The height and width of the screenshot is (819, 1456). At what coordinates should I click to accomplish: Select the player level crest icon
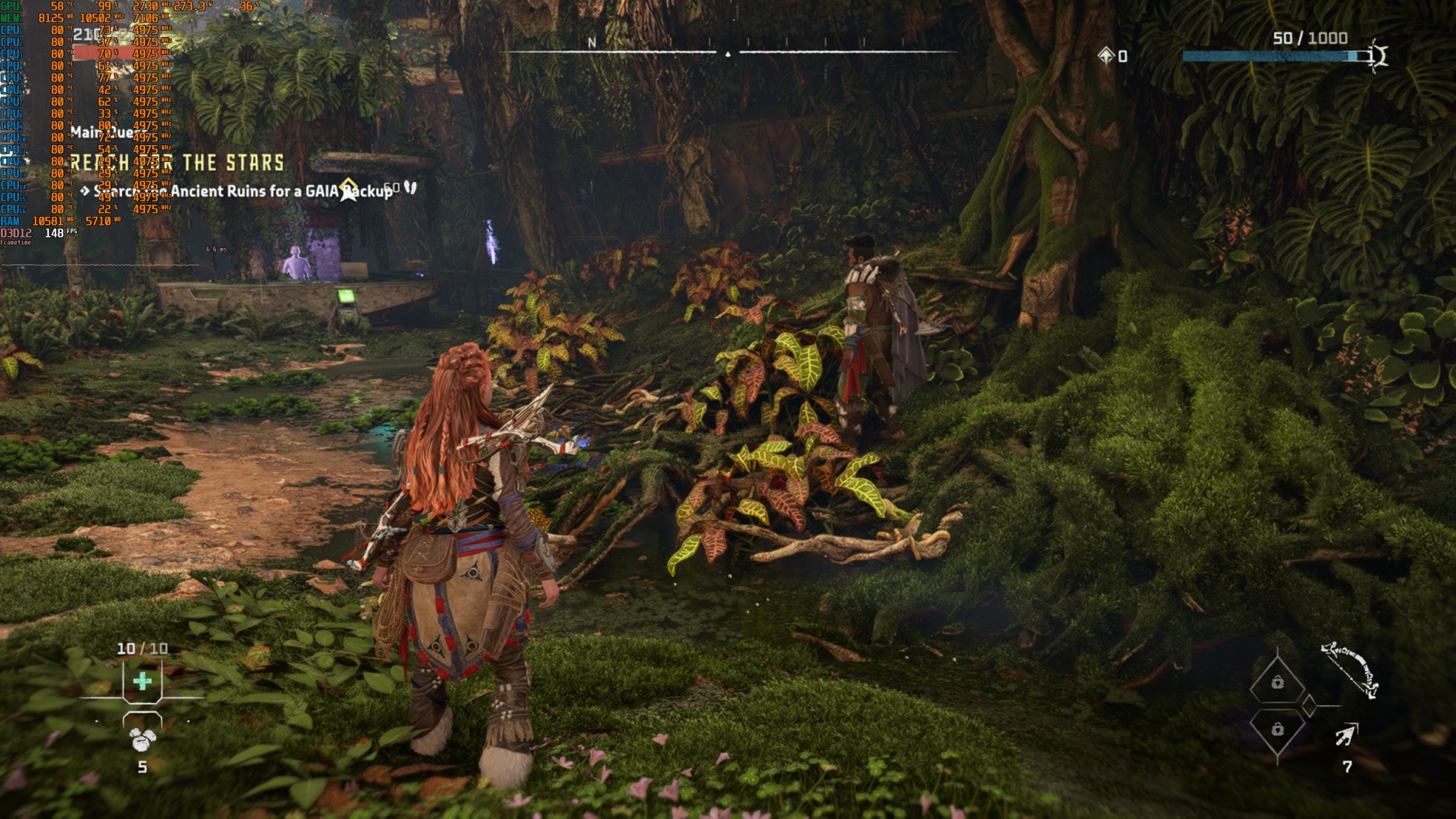tap(1378, 55)
